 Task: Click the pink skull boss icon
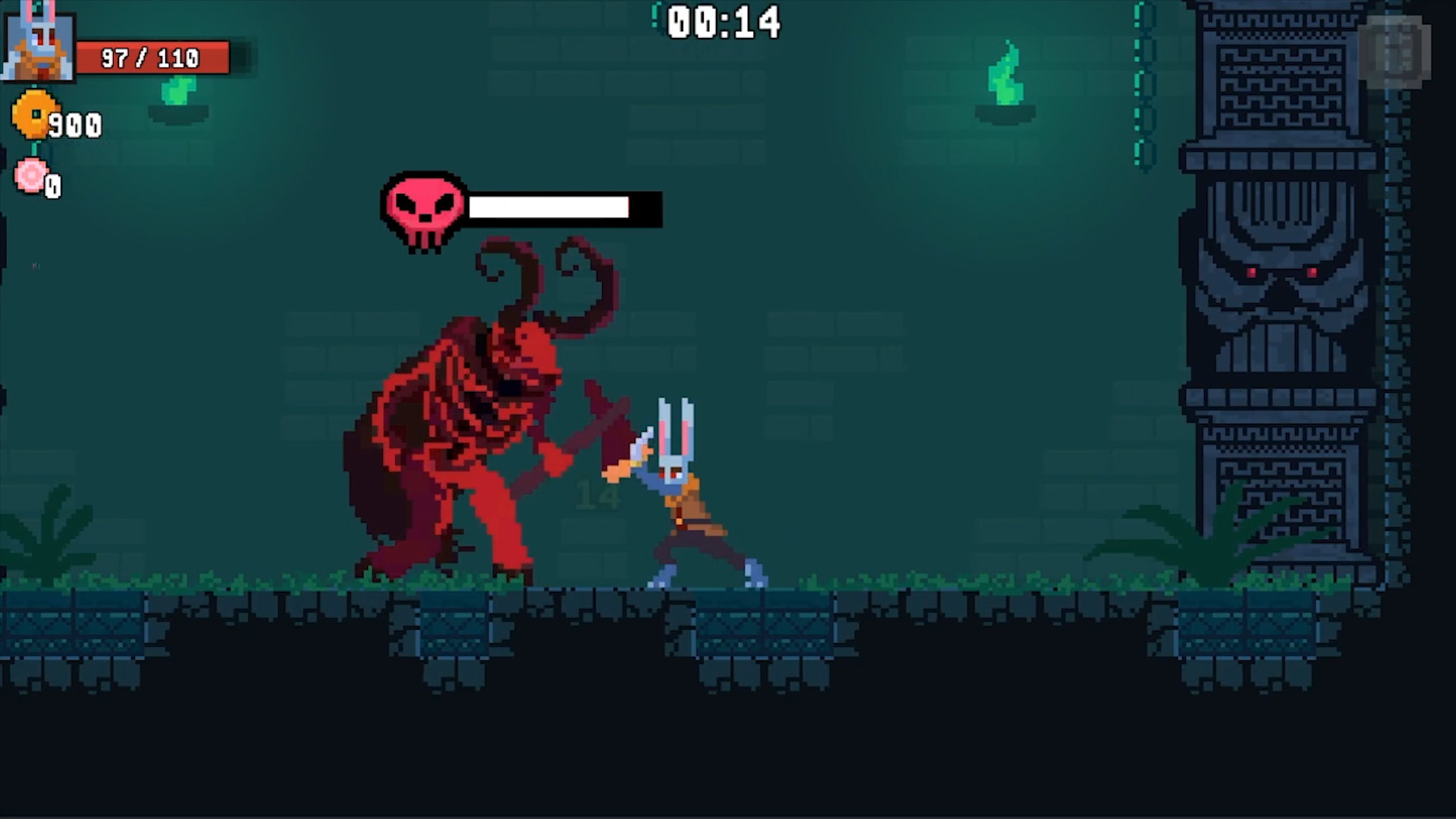click(422, 208)
